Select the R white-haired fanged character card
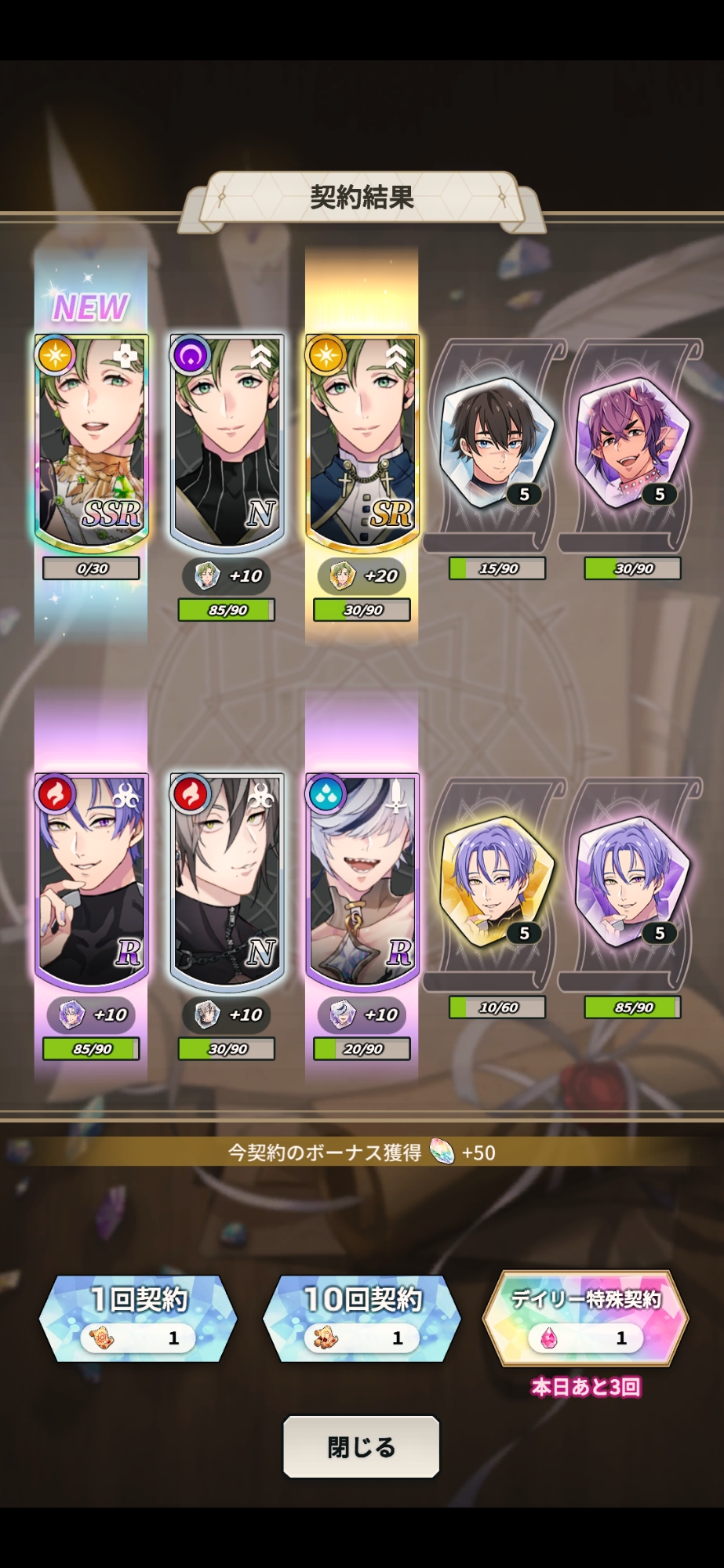Screen dimensions: 724x1568 [362, 880]
